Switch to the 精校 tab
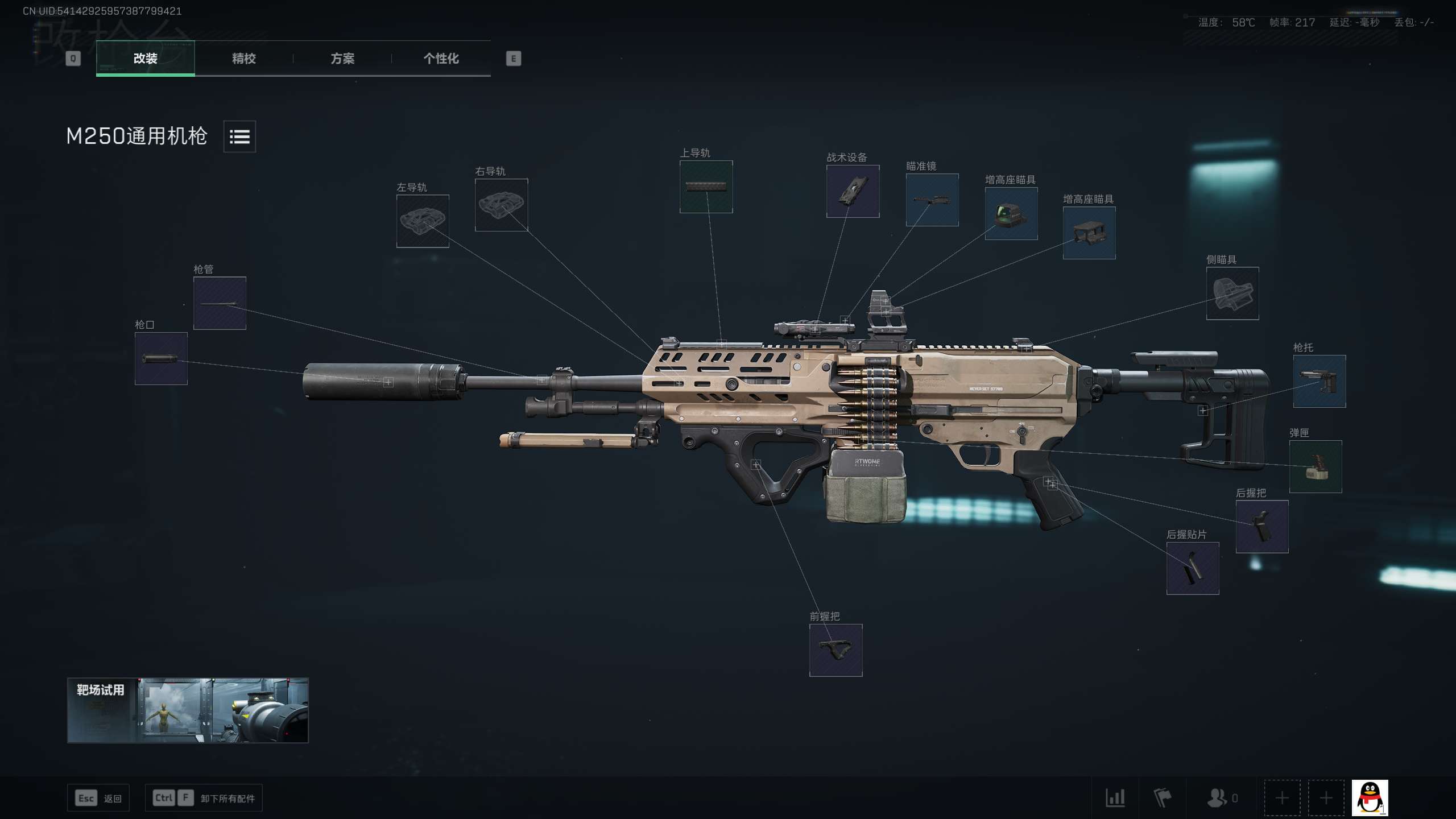This screenshot has height=819, width=1456. coord(243,58)
